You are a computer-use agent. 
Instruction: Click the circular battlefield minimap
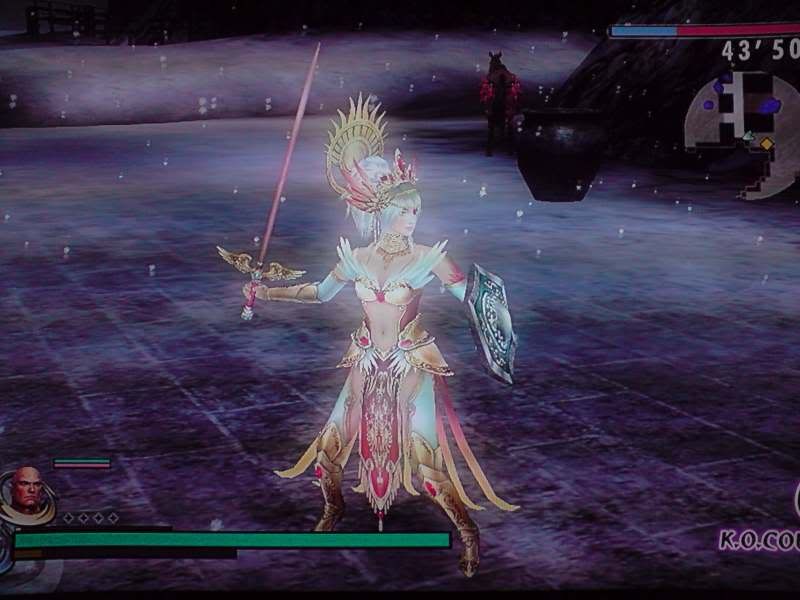coord(744,128)
